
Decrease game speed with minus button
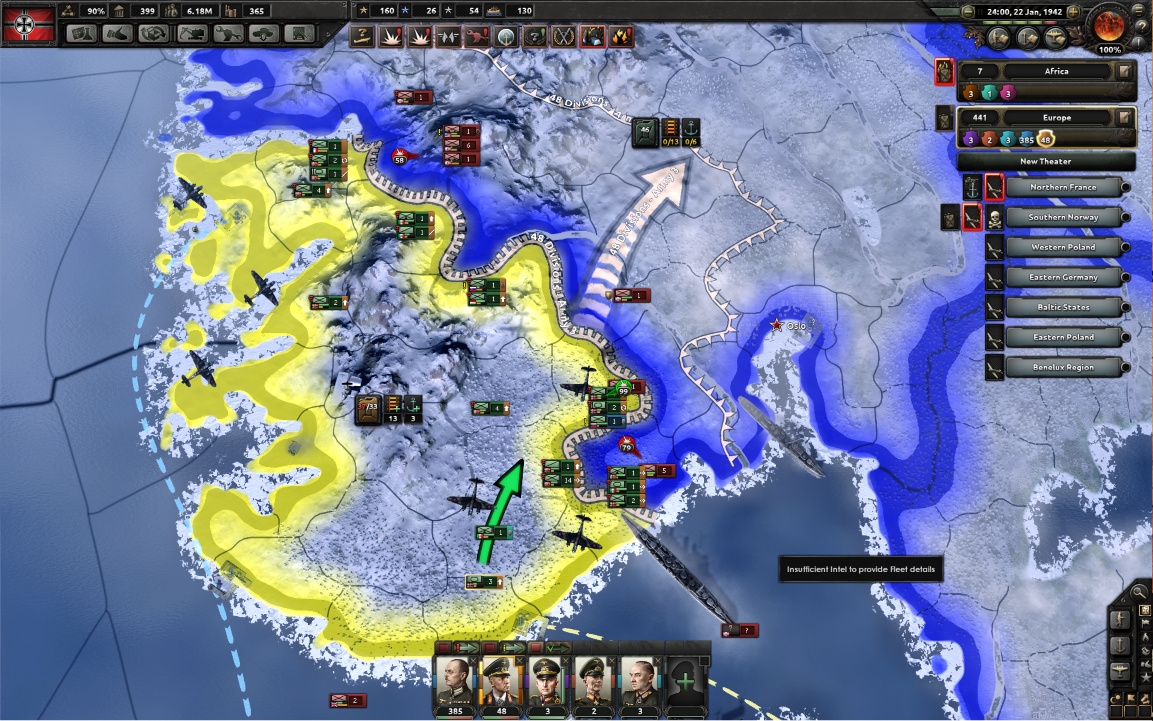[x=967, y=12]
